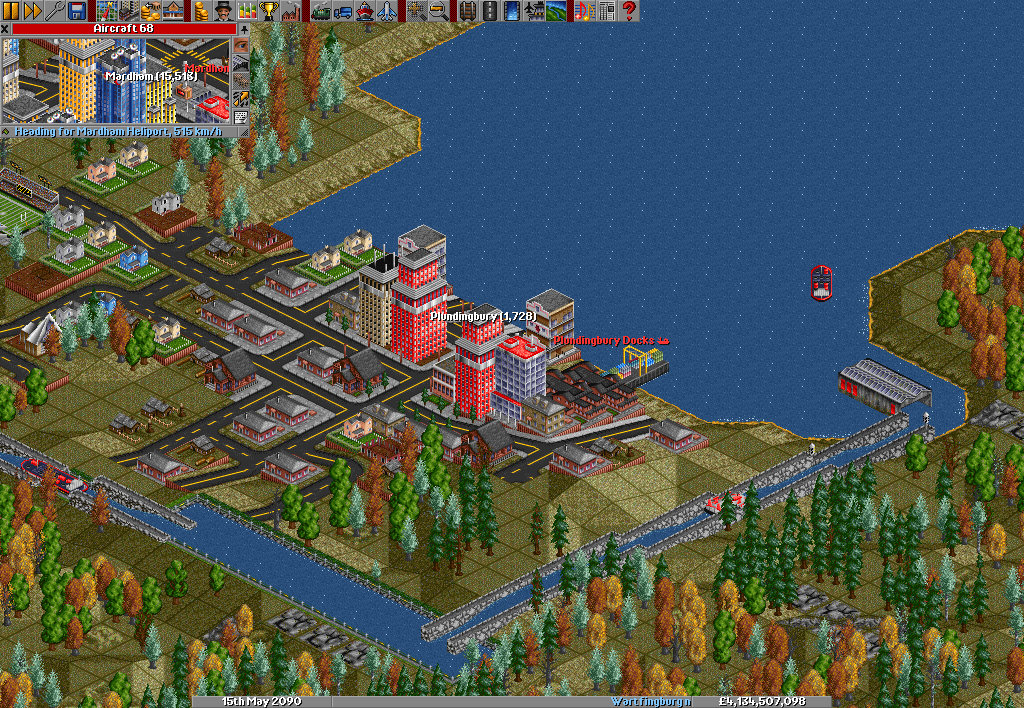Open the save game floppy disk menu
Screen dimensions: 1024x708
[76, 11]
